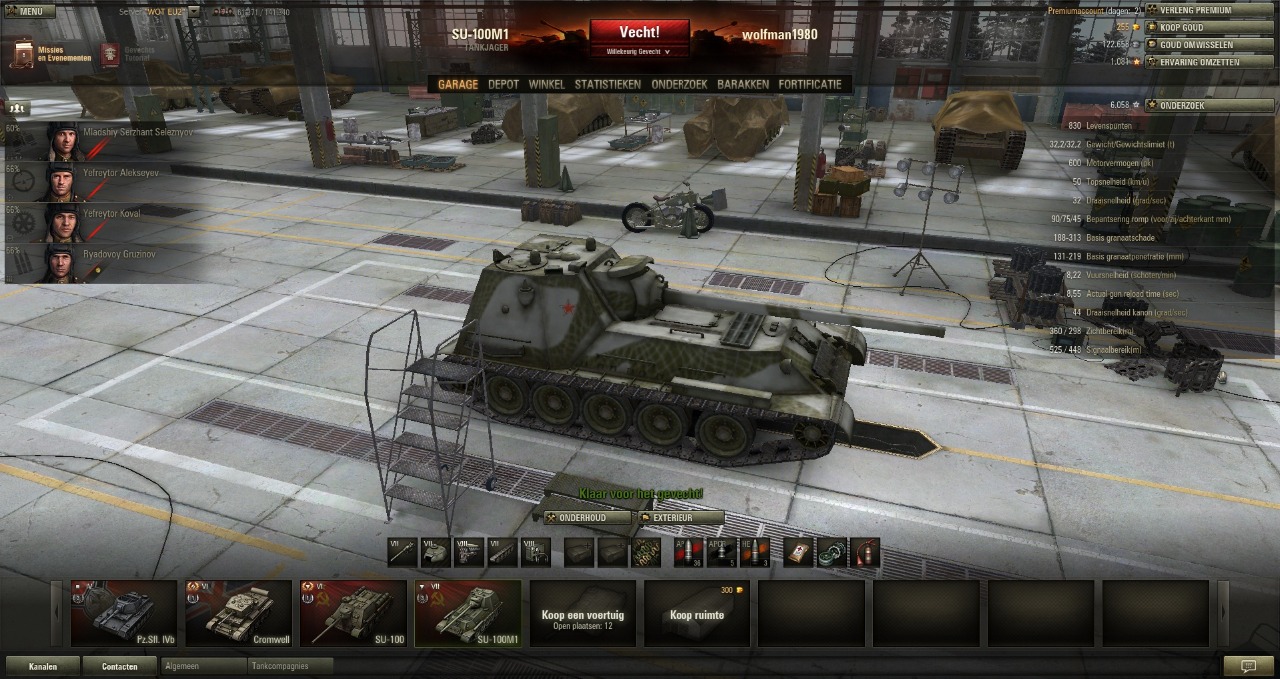The width and height of the screenshot is (1280, 679).
Task: Go to the Onderzoek tab
Action: (x=679, y=85)
